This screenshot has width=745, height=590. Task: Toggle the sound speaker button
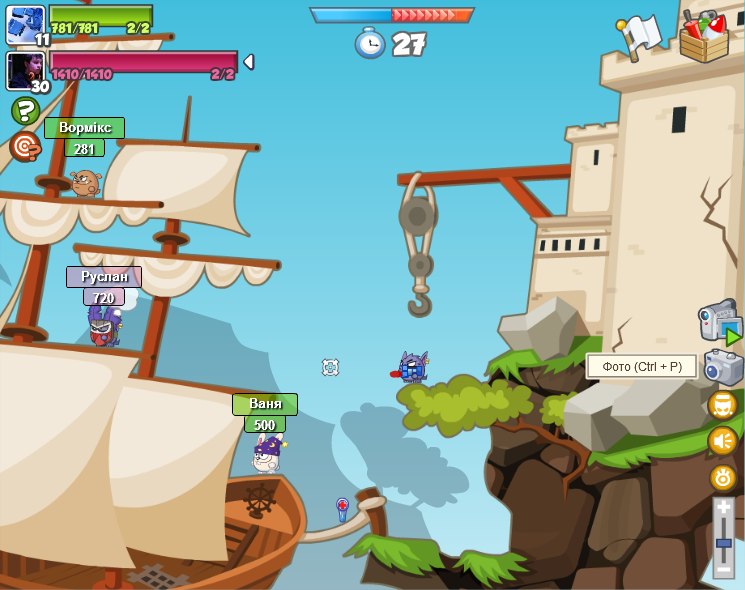tap(722, 440)
